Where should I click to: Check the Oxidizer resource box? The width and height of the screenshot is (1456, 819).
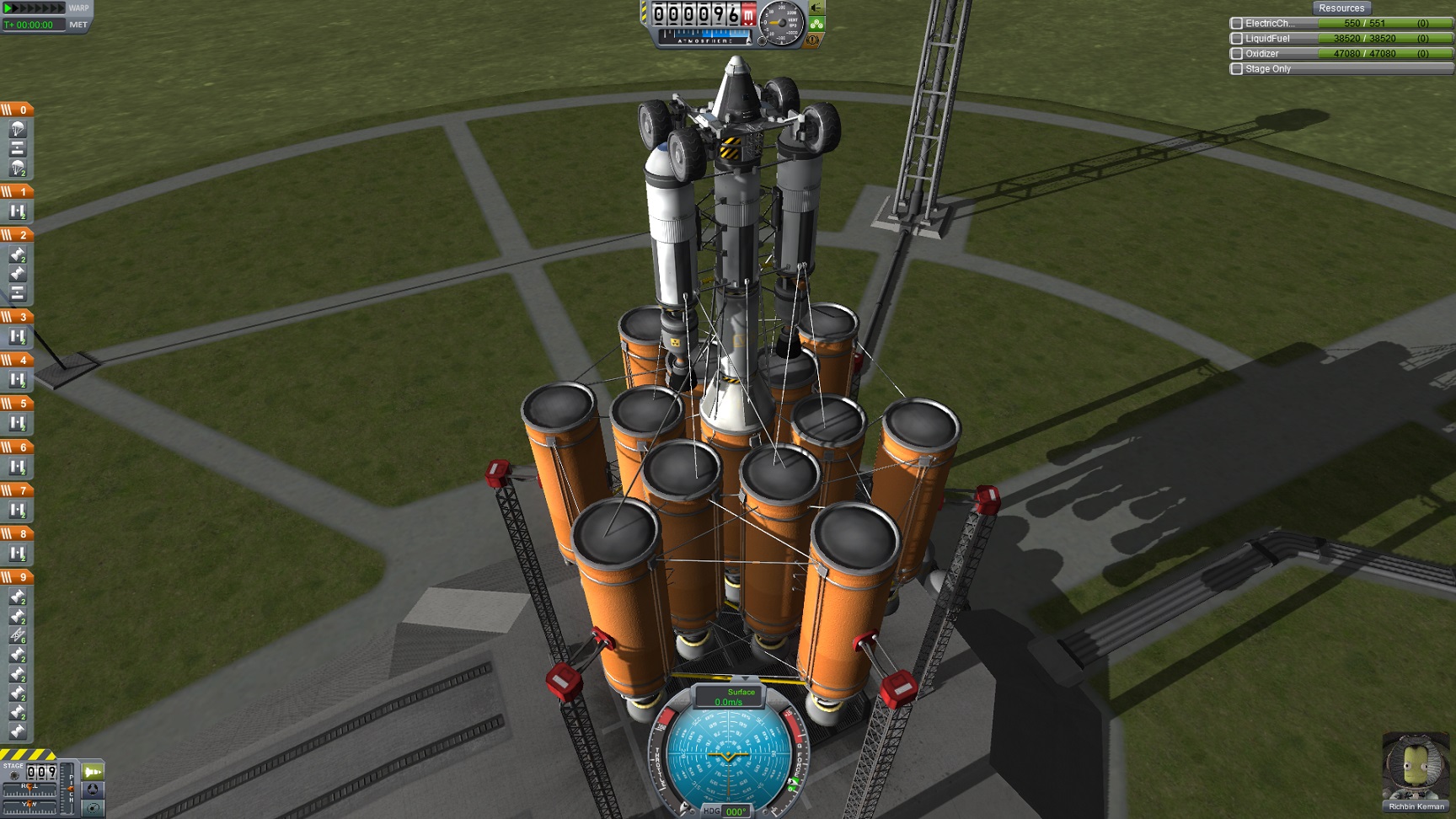click(1237, 54)
